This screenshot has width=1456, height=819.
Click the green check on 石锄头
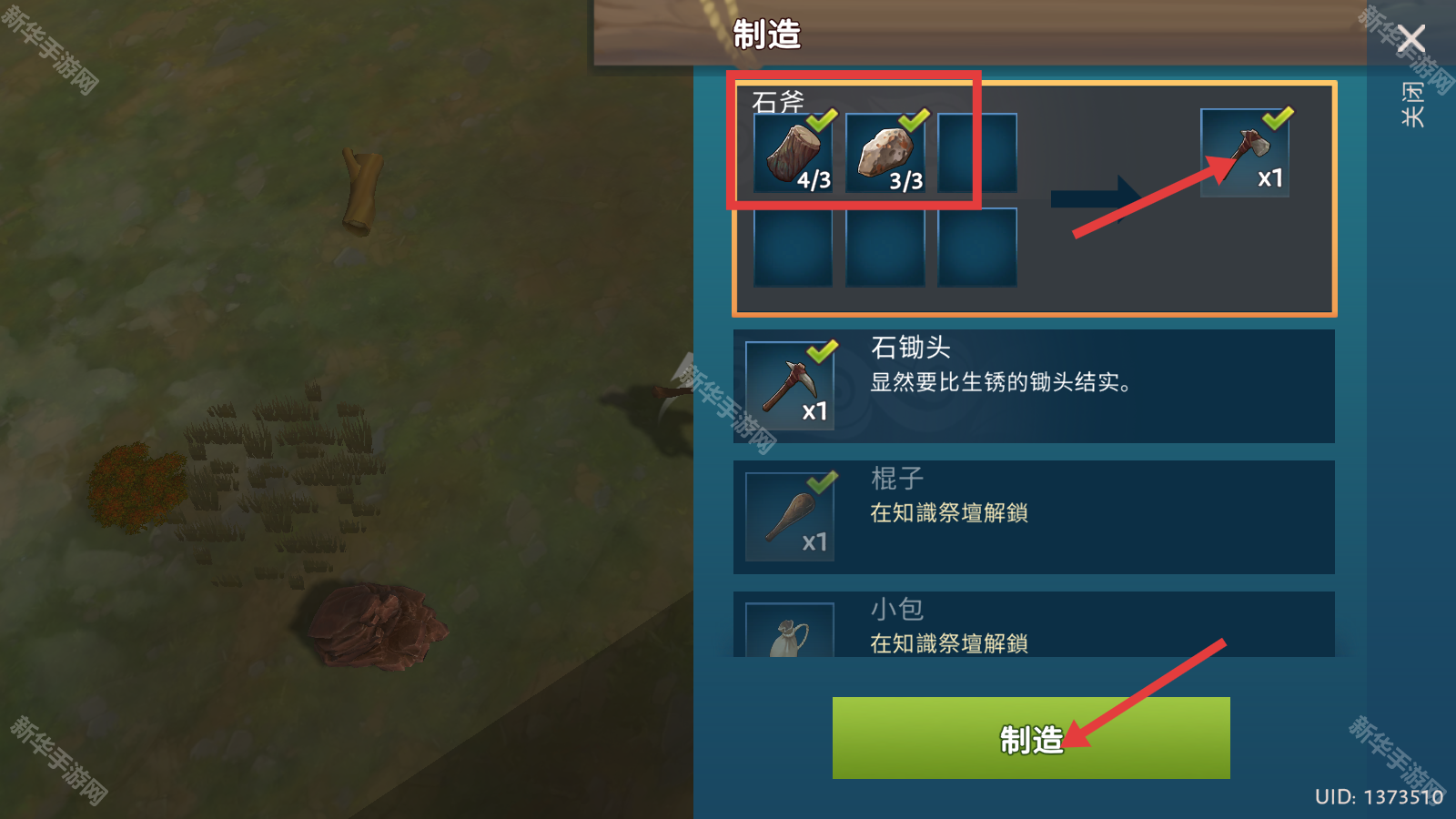click(x=823, y=350)
